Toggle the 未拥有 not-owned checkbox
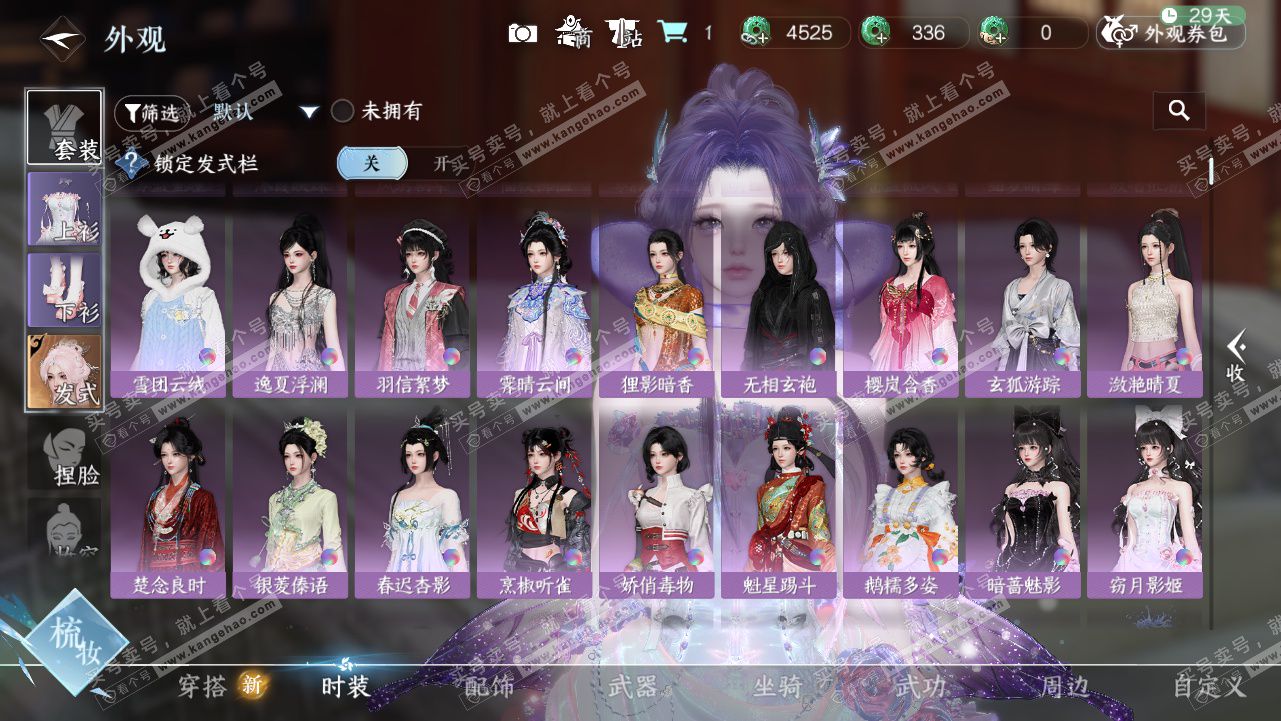The image size is (1281, 721). [343, 111]
